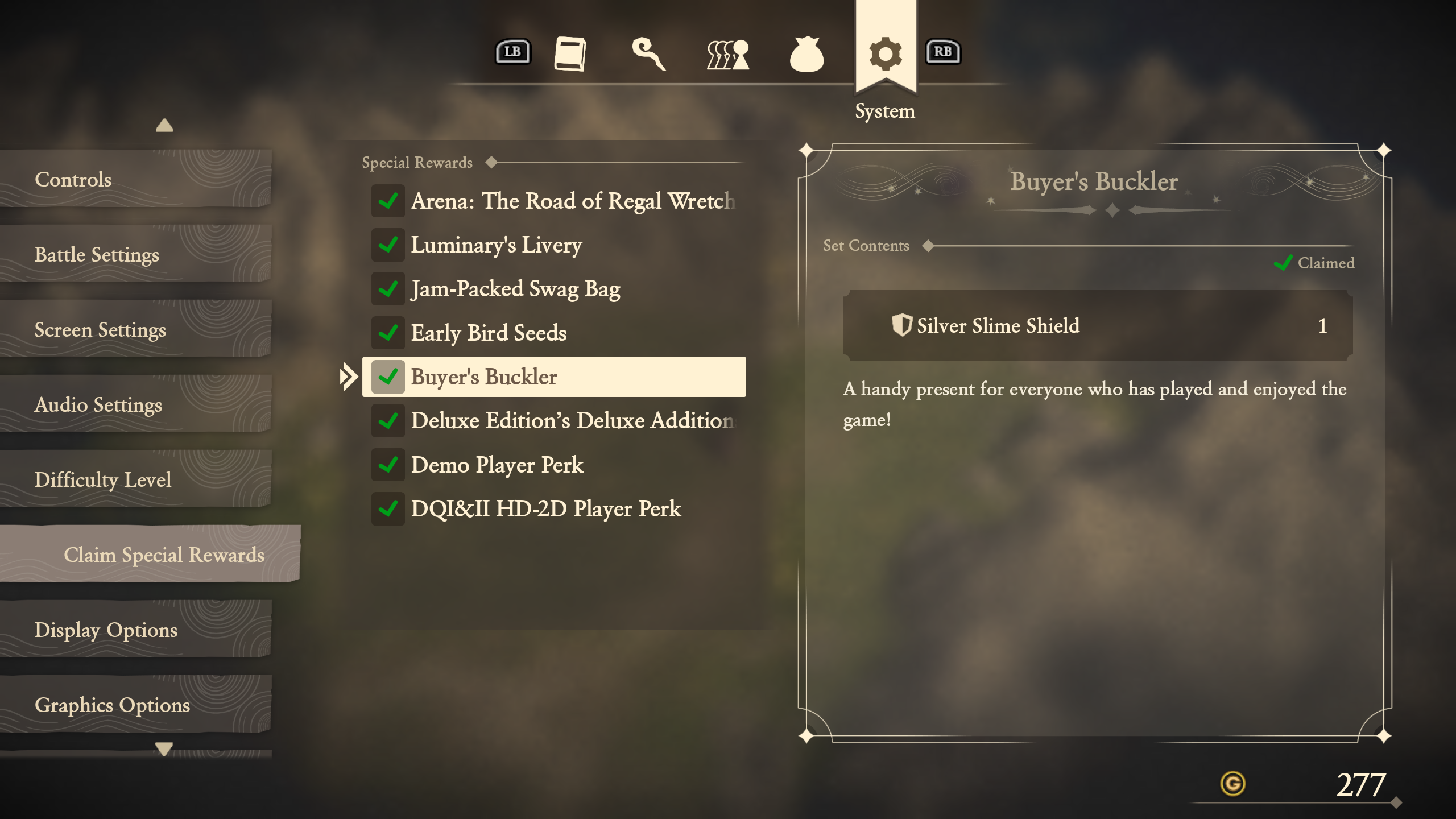Go to Audio Settings
This screenshot has height=819, width=1456.
(135, 405)
